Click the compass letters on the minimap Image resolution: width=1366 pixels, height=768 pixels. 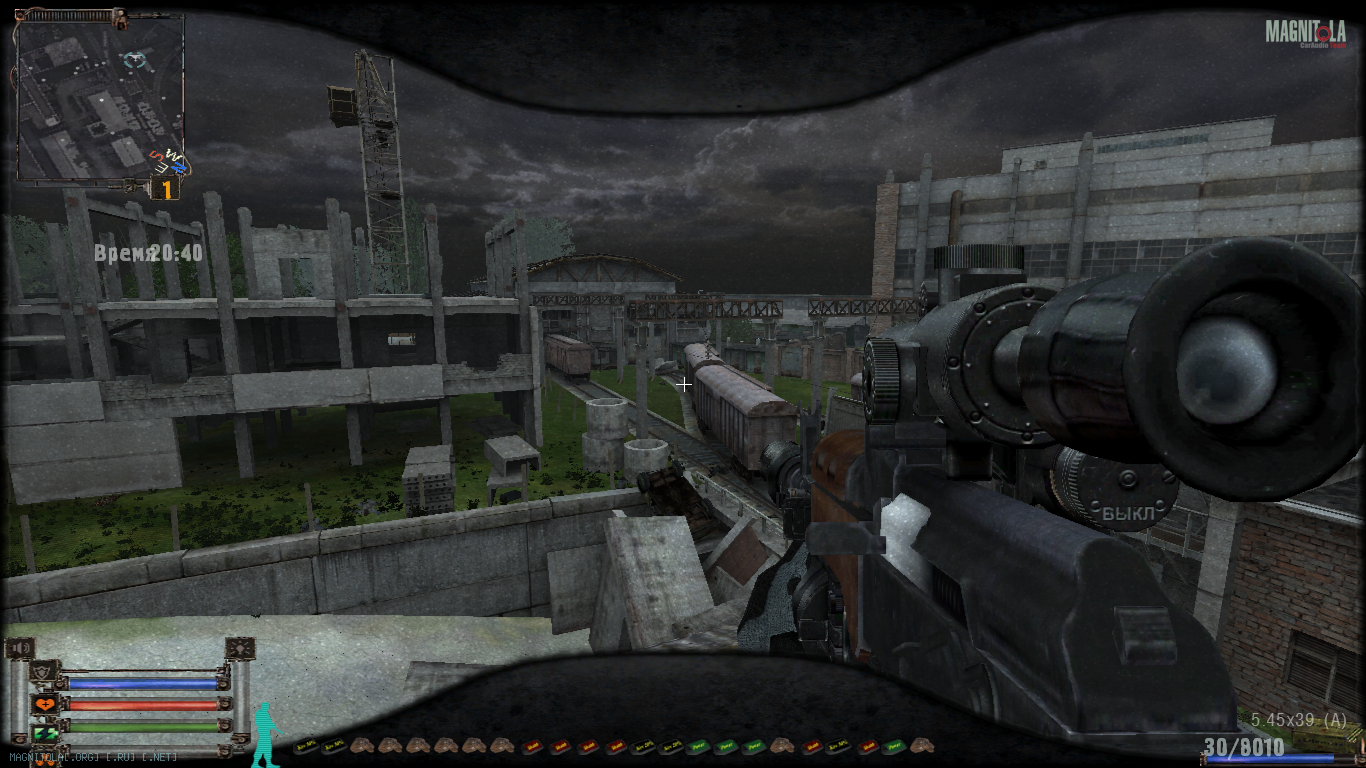click(168, 161)
